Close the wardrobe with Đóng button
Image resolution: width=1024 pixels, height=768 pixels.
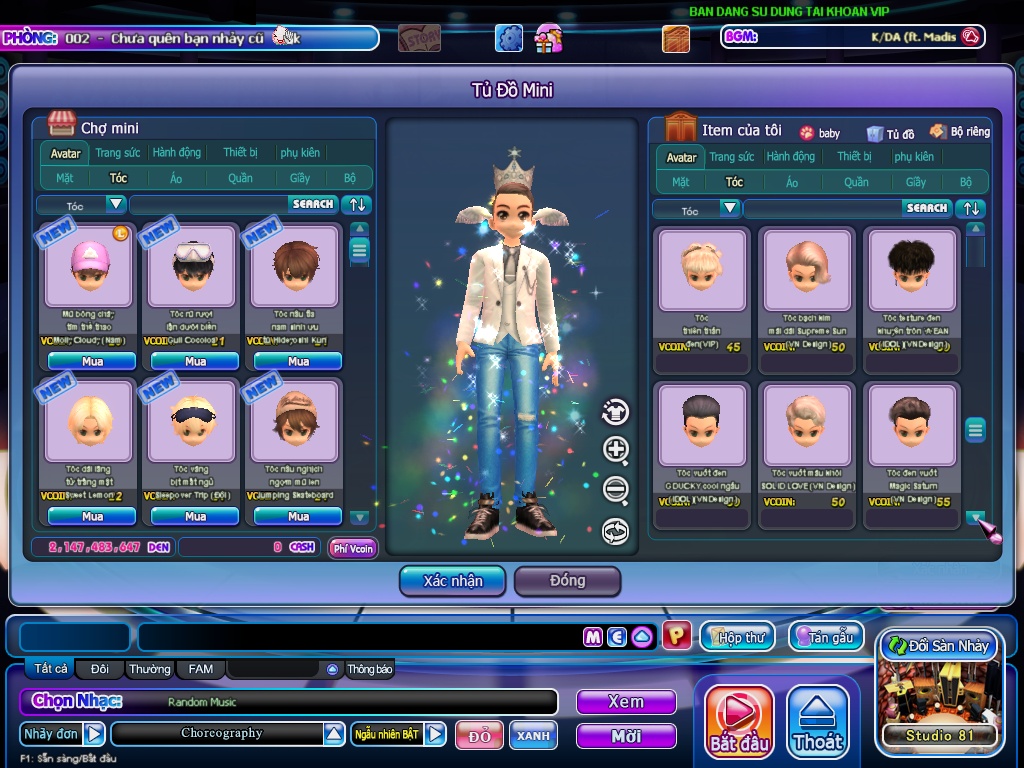(567, 581)
